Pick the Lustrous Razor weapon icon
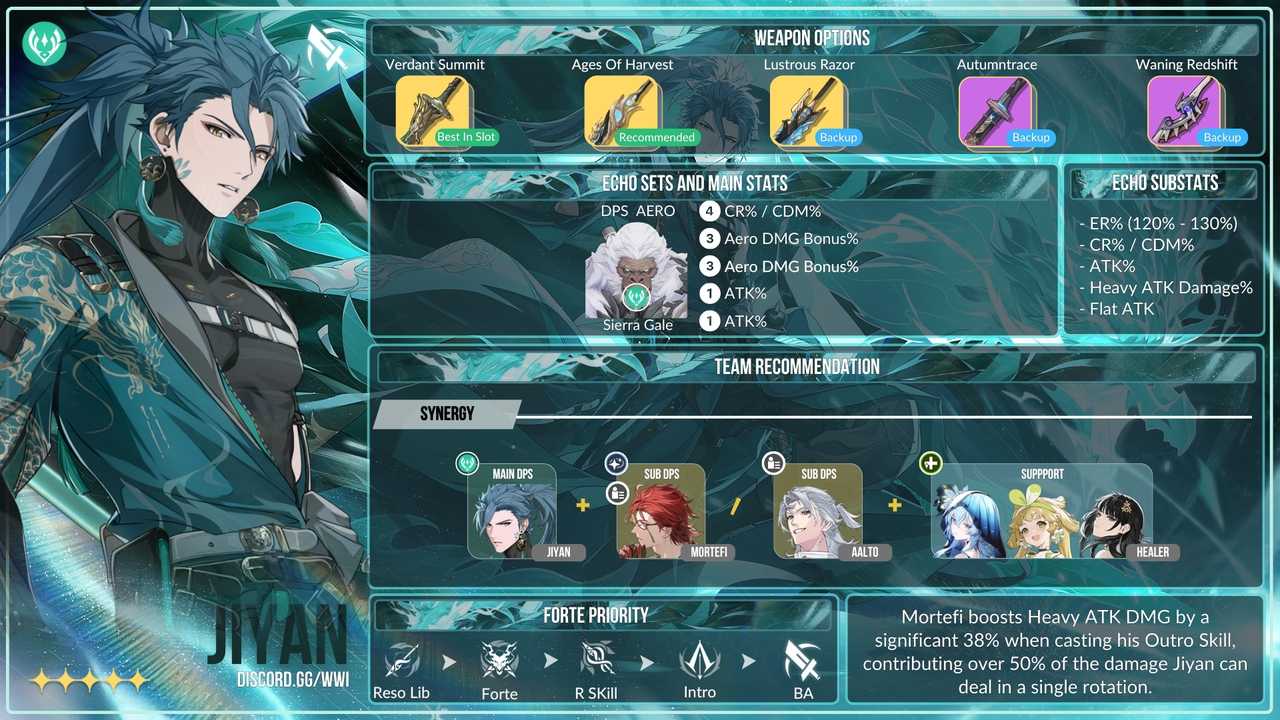Image resolution: width=1280 pixels, height=720 pixels. (x=808, y=111)
